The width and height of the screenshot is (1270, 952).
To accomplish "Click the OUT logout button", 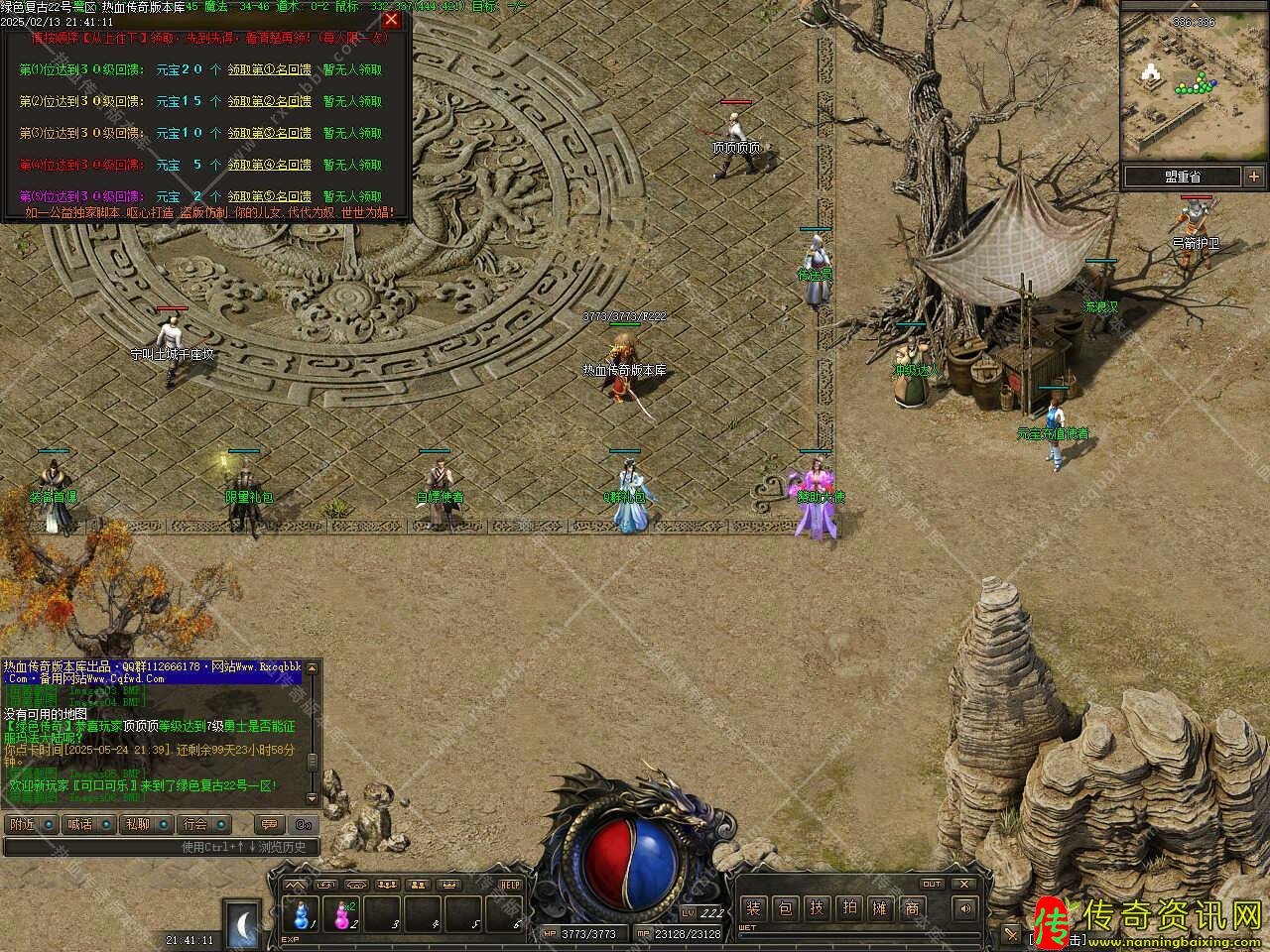I will click(932, 884).
